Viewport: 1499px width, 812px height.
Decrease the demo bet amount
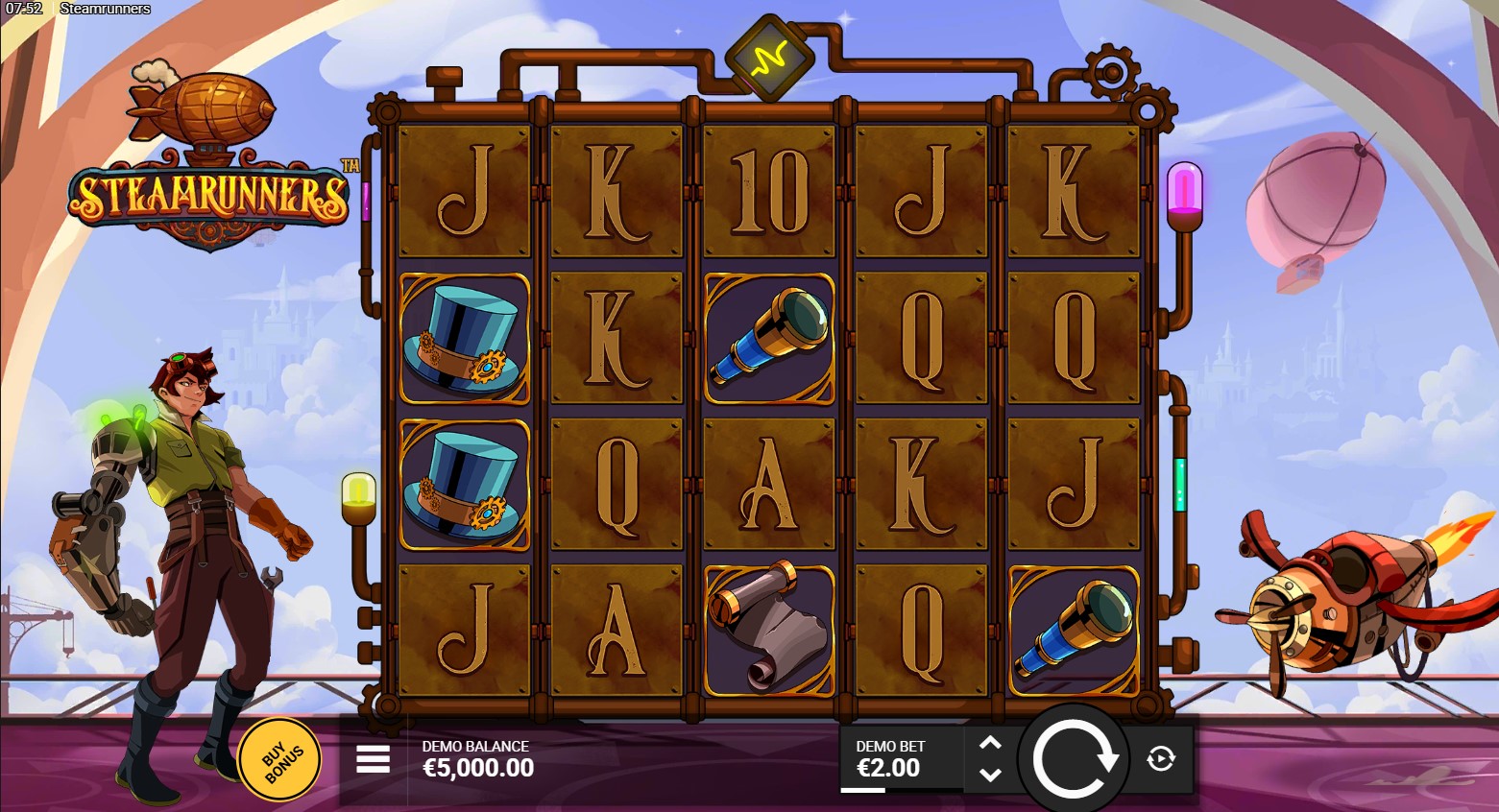pyautogui.click(x=990, y=775)
